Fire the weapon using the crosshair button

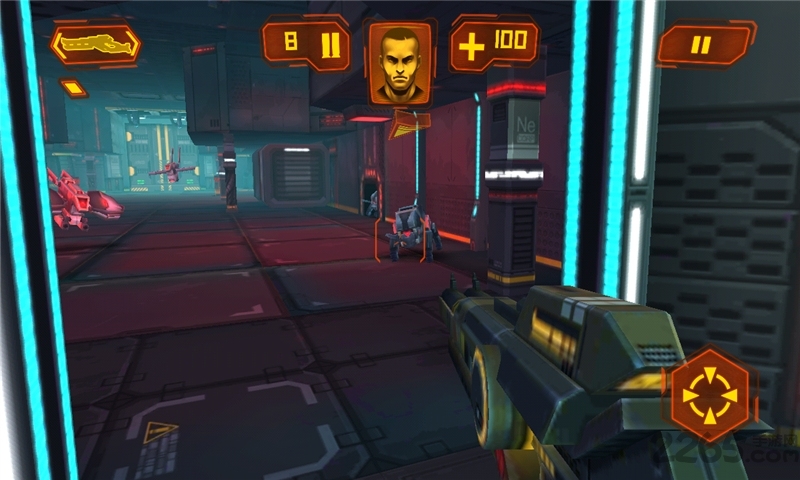(709, 394)
